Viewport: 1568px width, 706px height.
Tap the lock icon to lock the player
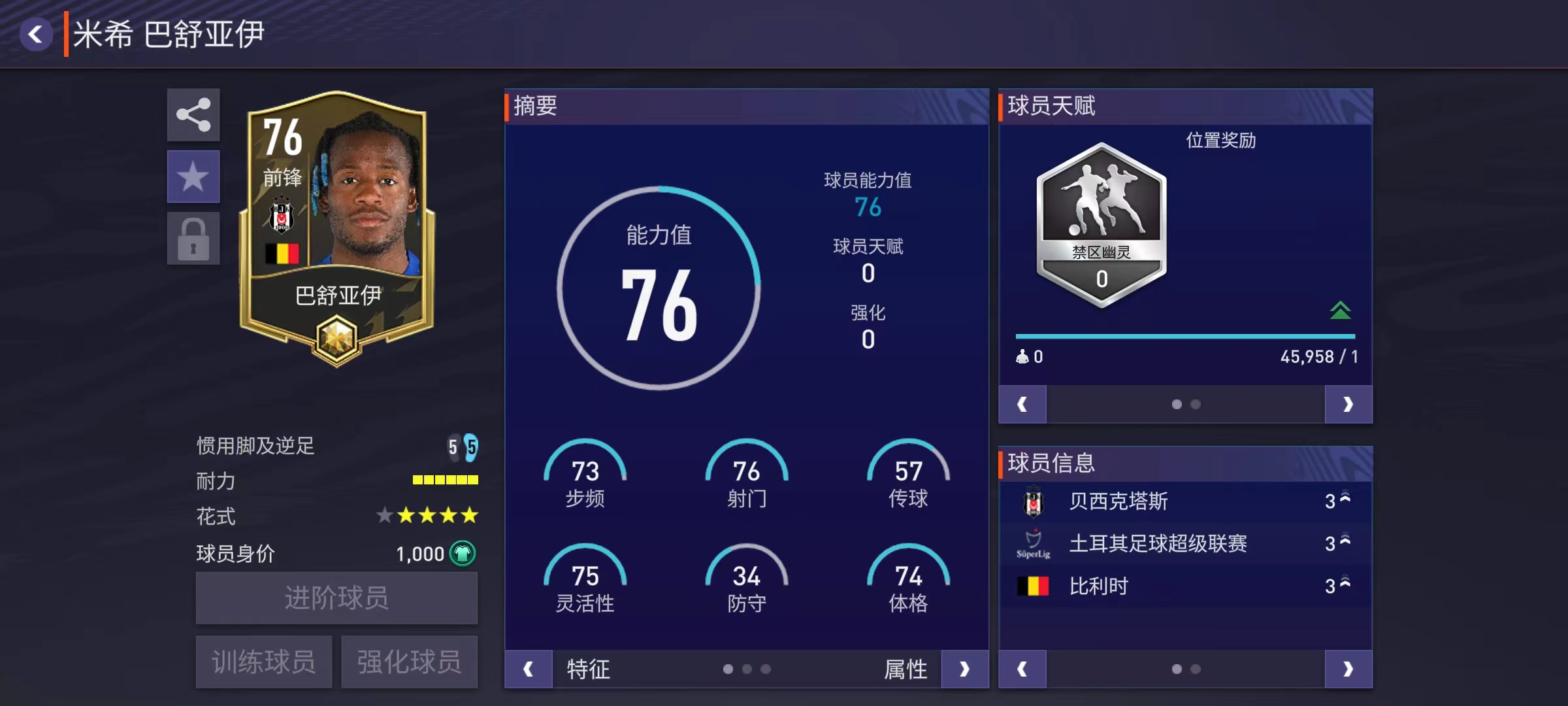tap(193, 237)
